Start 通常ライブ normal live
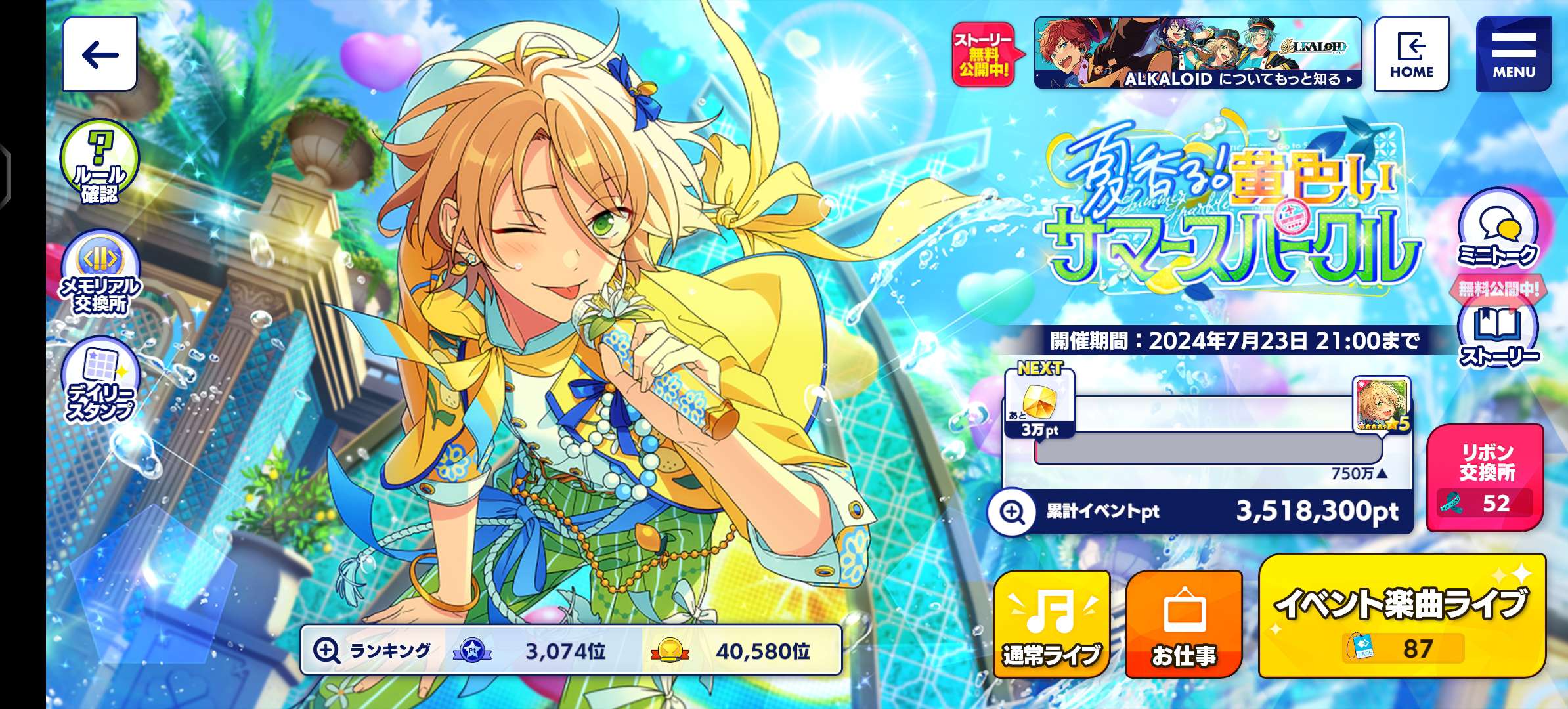Viewport: 1568px width, 709px height. tap(1051, 624)
